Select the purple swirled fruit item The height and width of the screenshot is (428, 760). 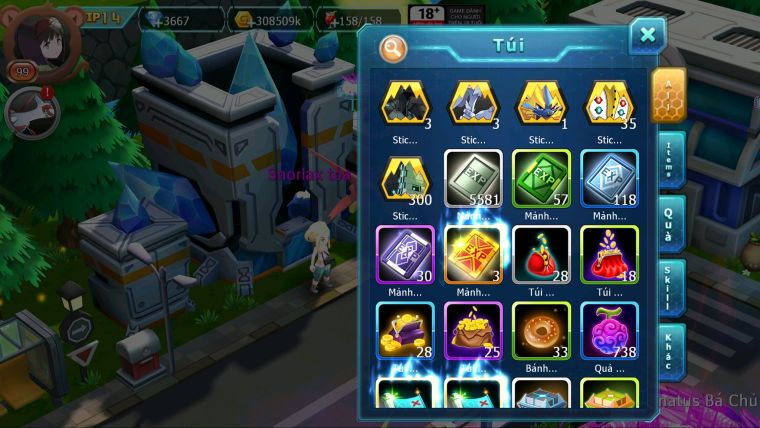(609, 330)
